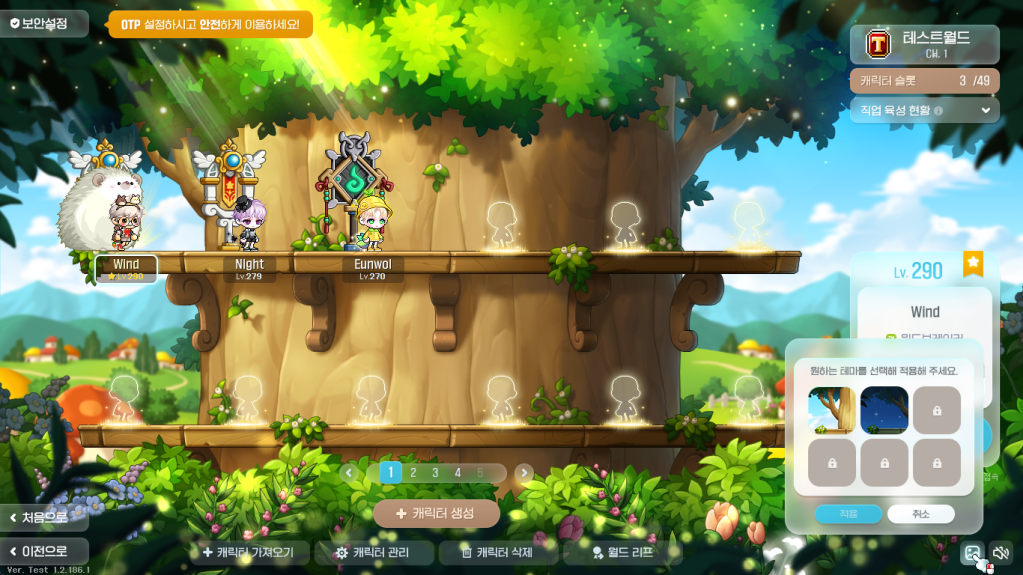Choose the night sky theme thumbnail
This screenshot has width=1023, height=575.
tap(884, 410)
